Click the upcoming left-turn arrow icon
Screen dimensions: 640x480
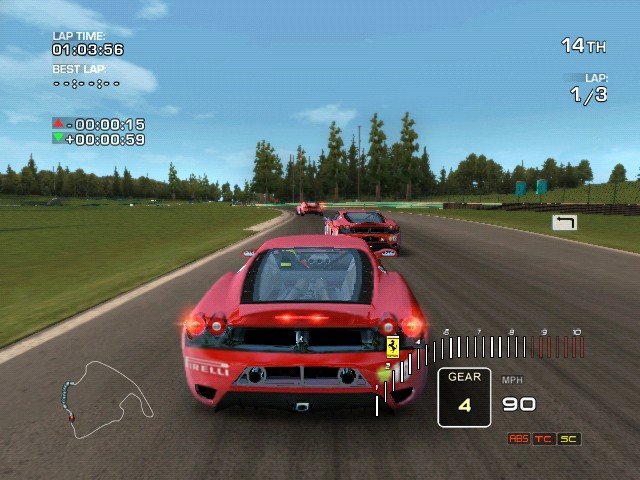(x=564, y=222)
